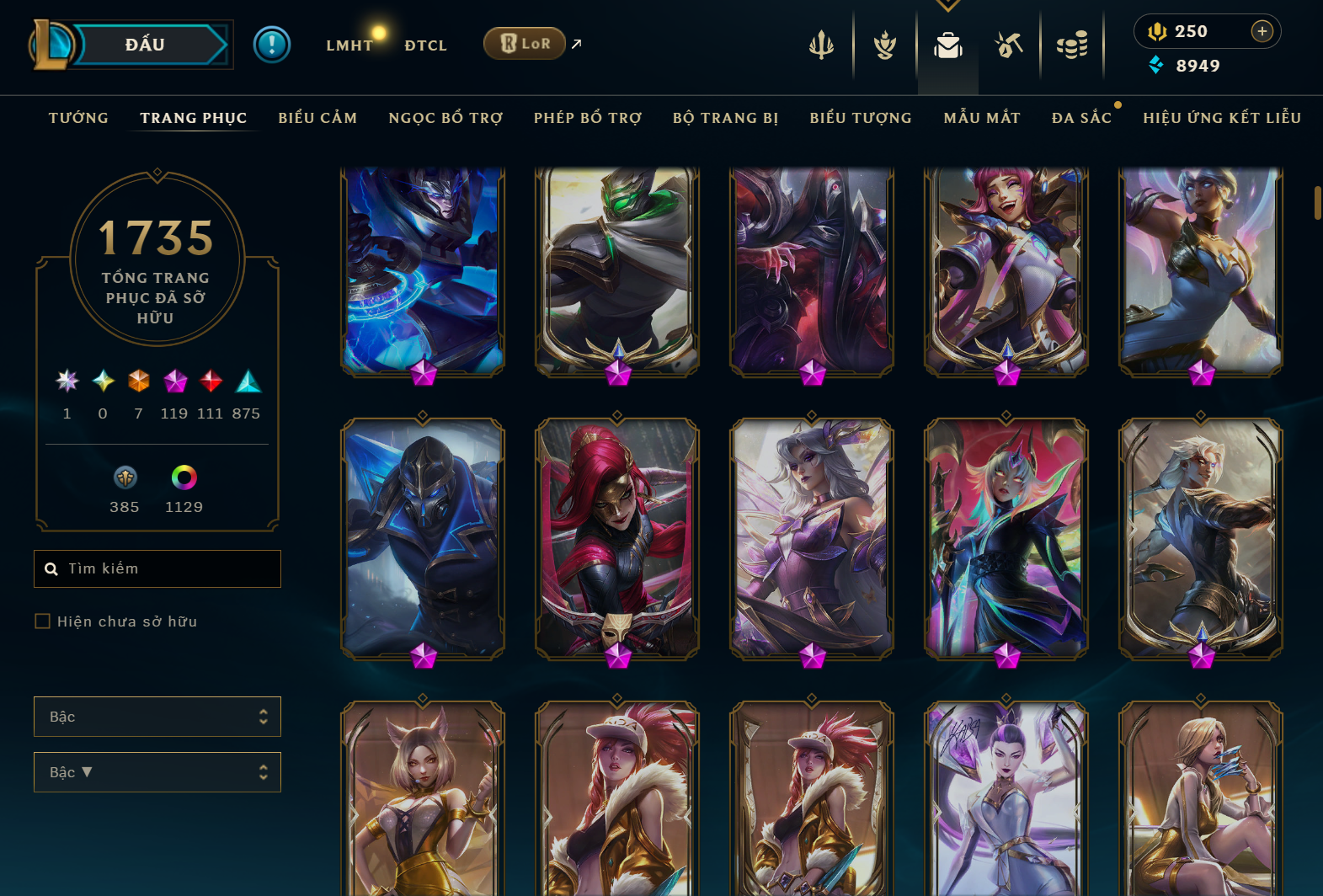Click the Collection backpack icon
Viewport: 1323px width, 896px height.
click(x=947, y=45)
